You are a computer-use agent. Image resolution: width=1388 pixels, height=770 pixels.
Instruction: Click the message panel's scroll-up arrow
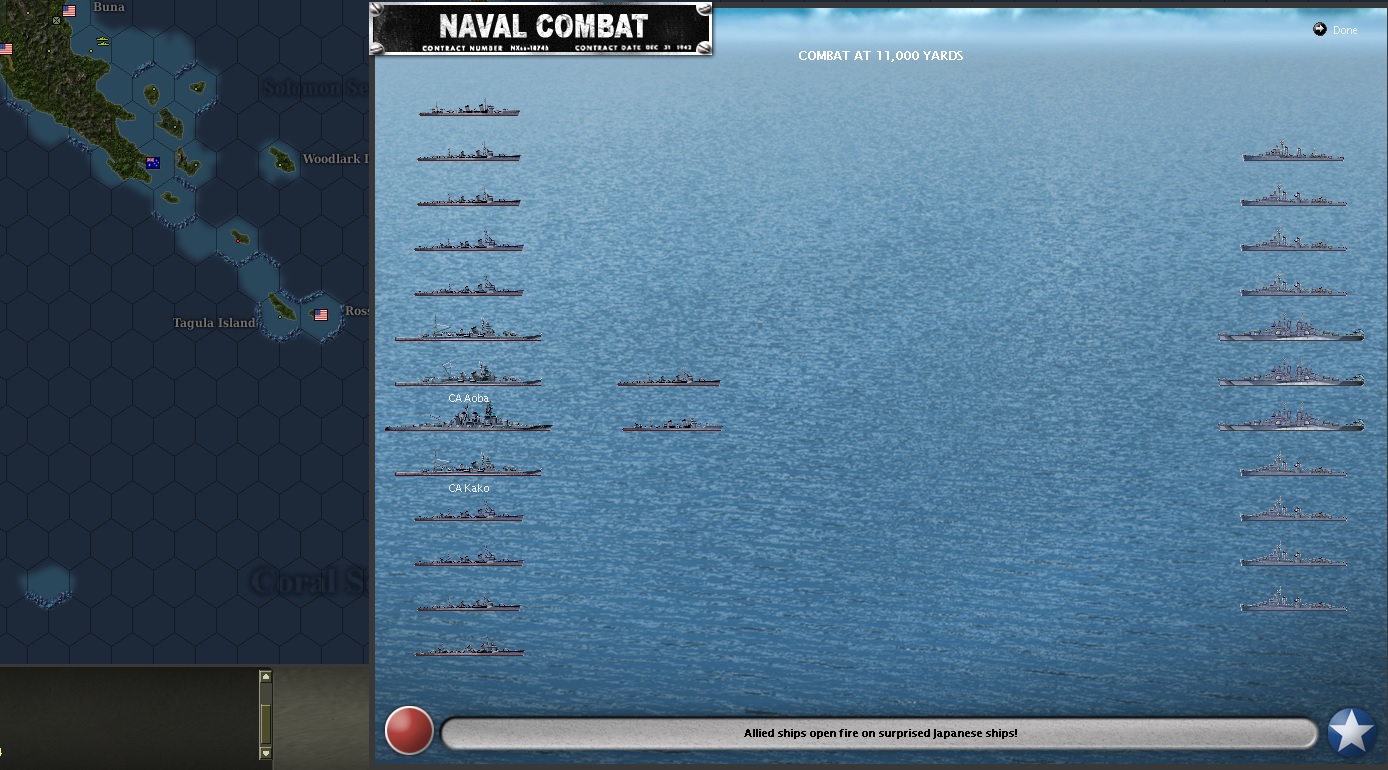[265, 677]
